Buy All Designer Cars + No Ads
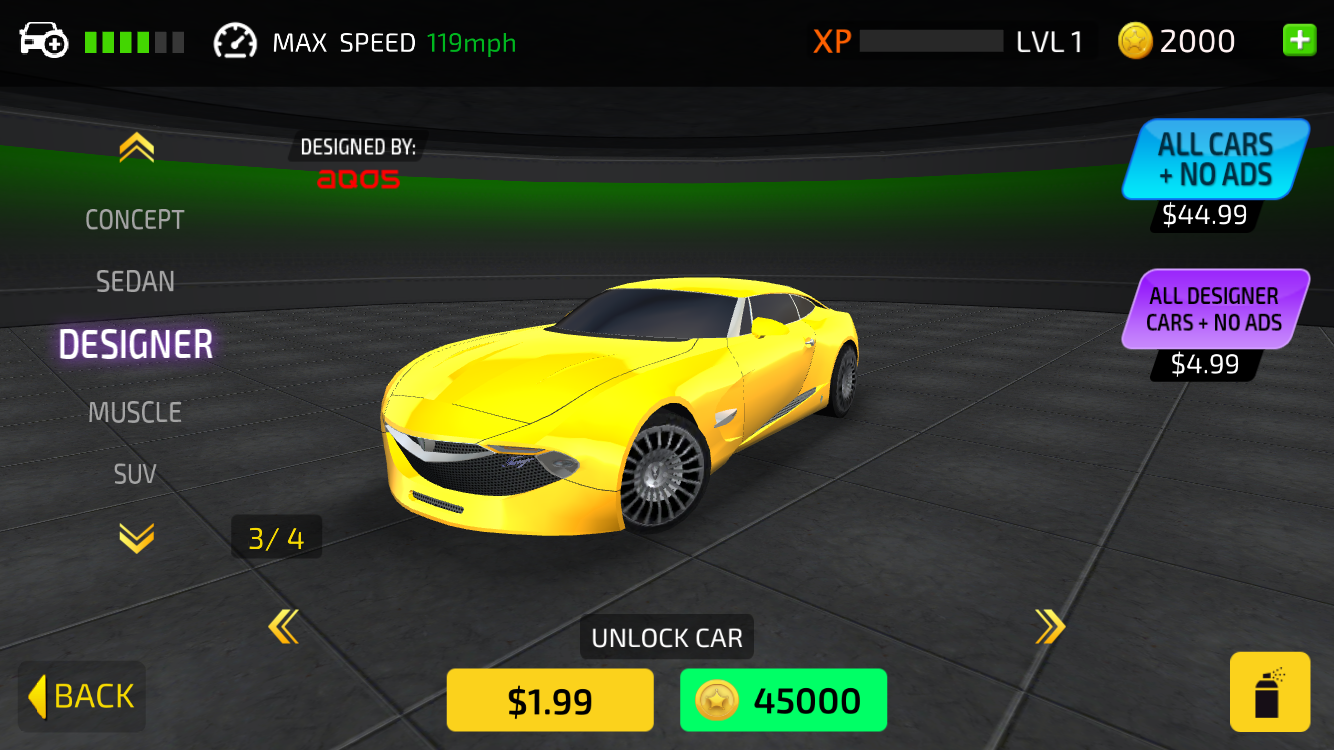The height and width of the screenshot is (750, 1334). 1214,309
